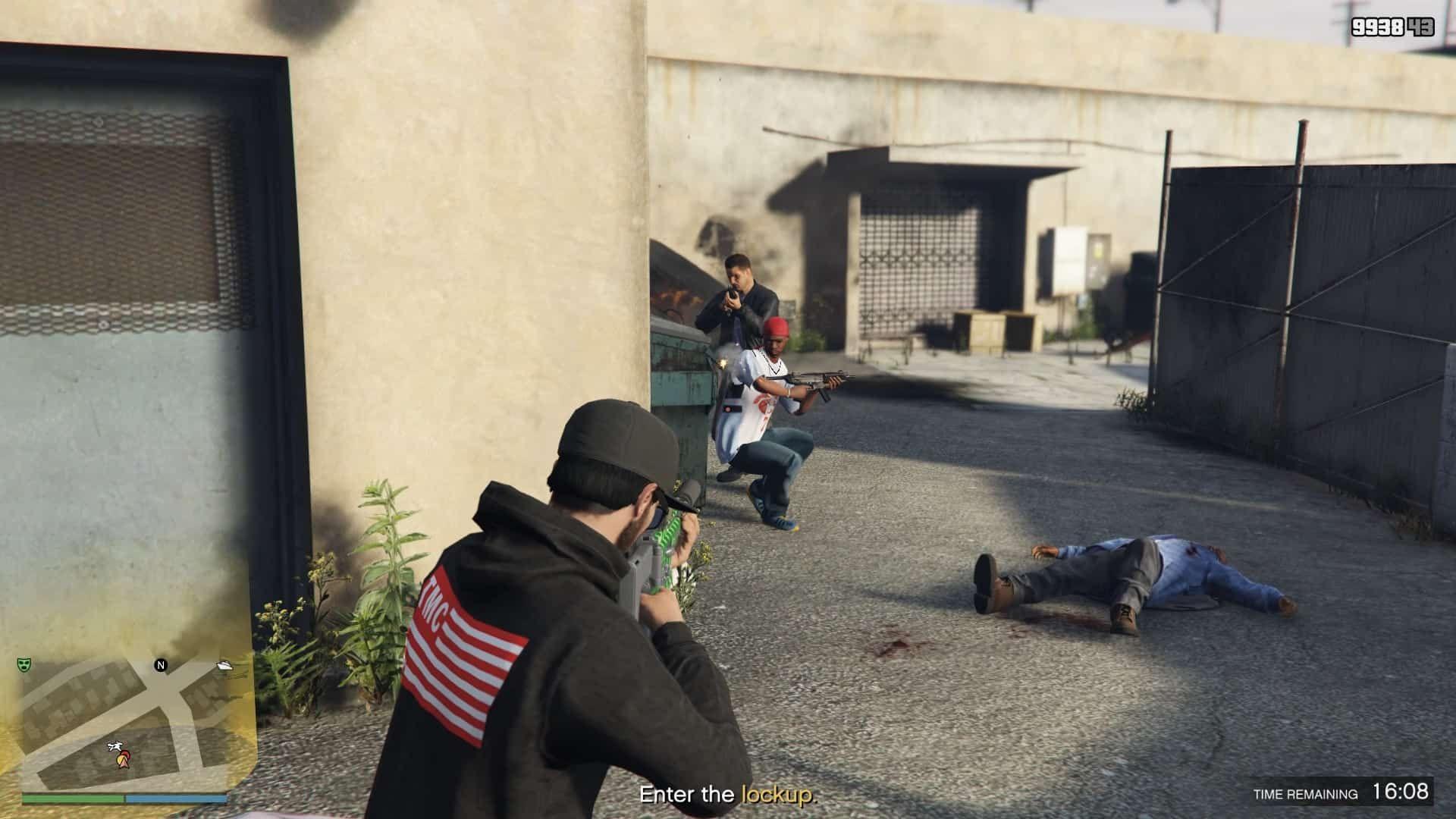Toggle the green health bar under the minimap
Screen dimensions: 1456x819
coord(72,798)
